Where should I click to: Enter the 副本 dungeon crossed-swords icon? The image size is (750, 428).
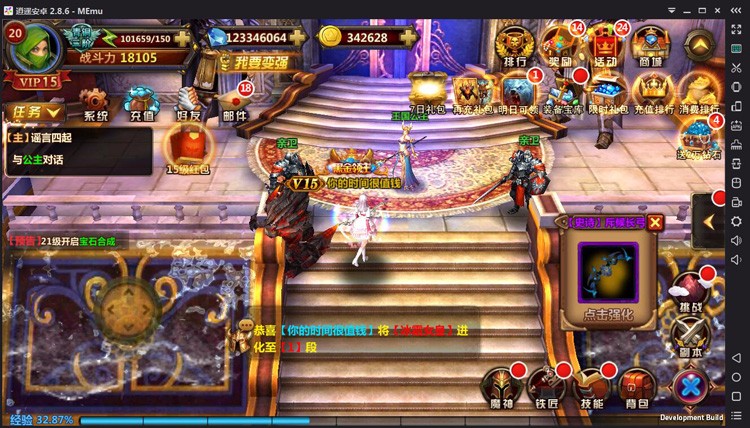pos(690,333)
